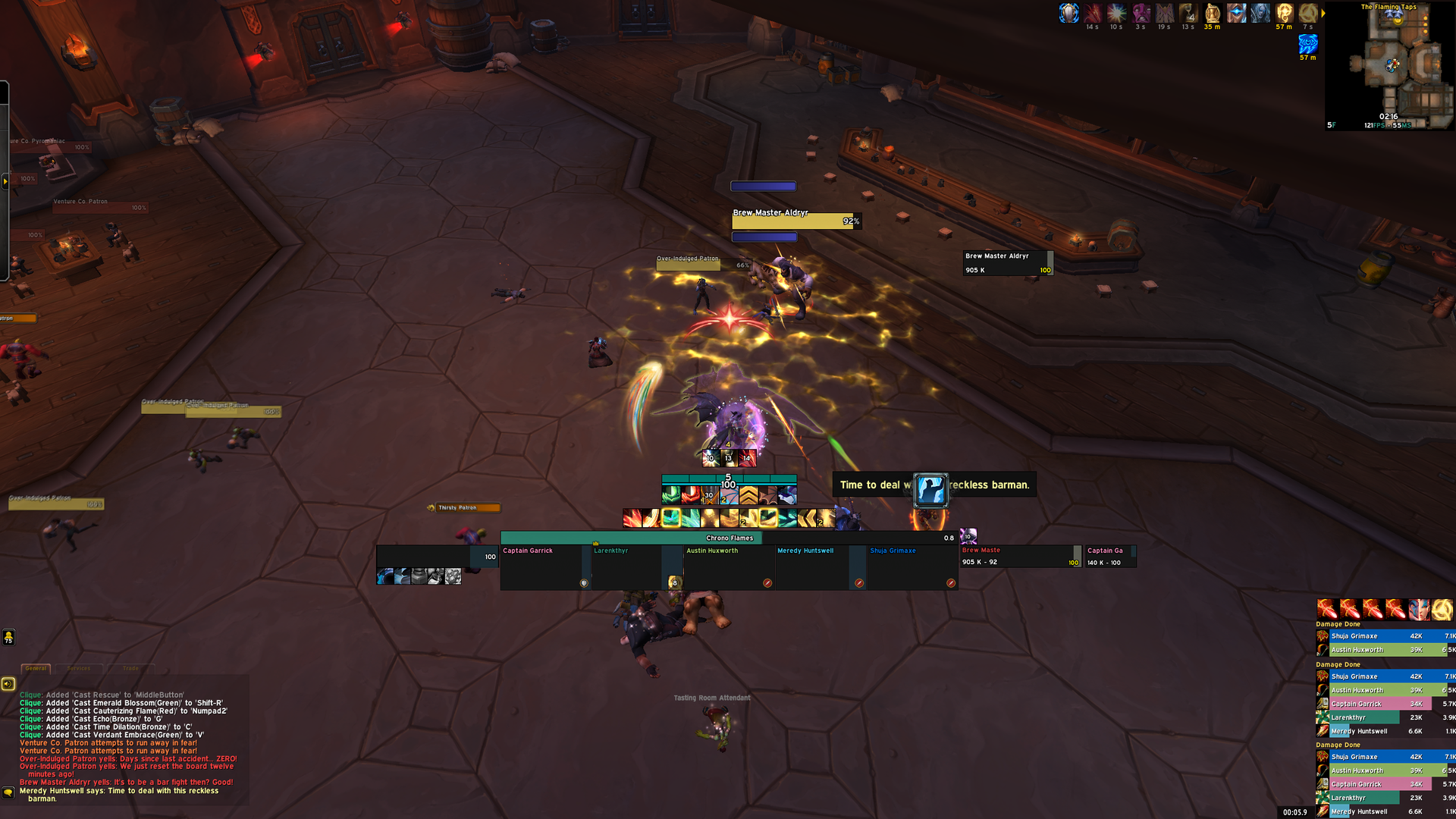
Task: Toggle the chat speaker voice button
Action: (x=8, y=684)
